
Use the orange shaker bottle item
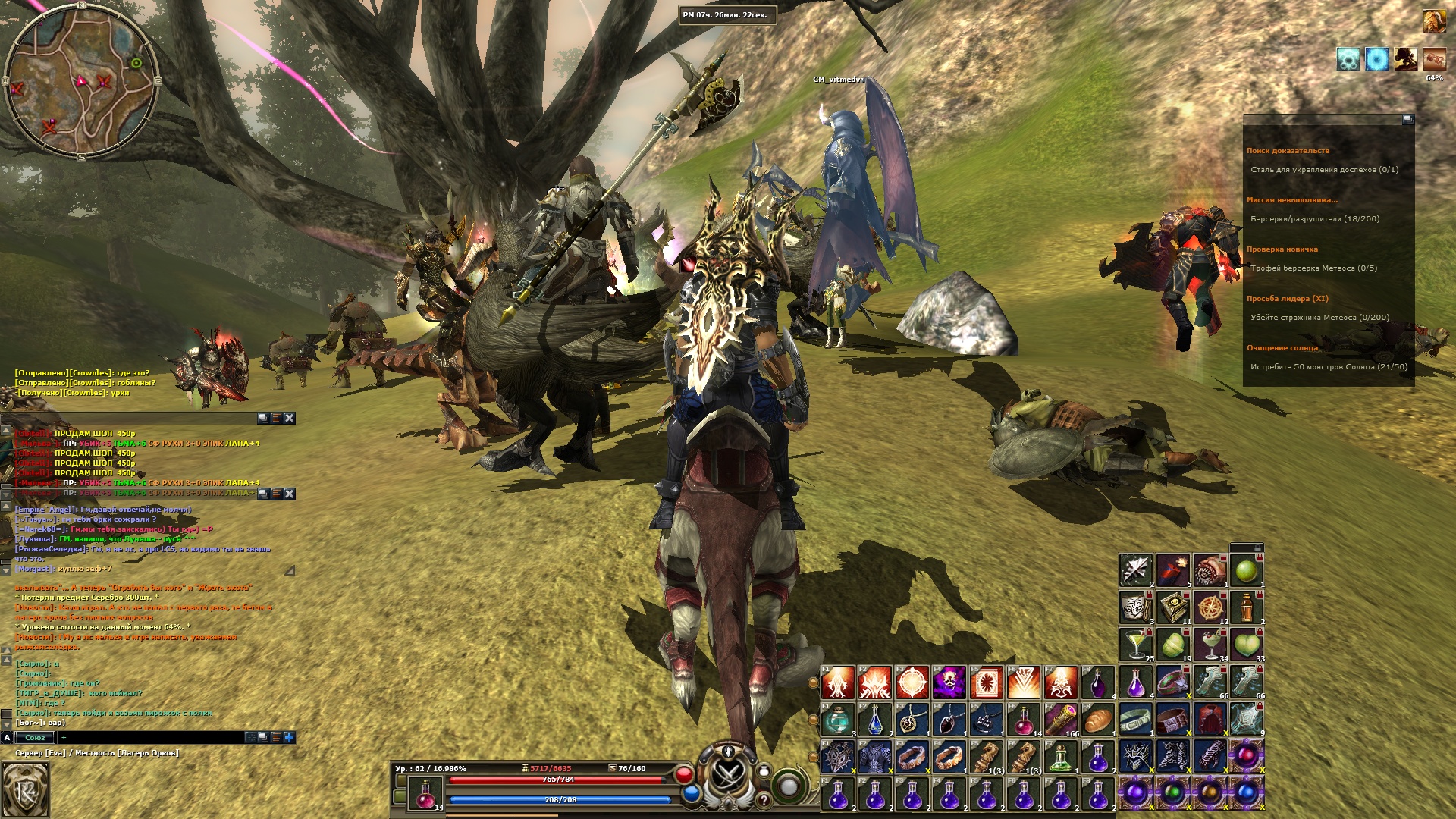[x=1246, y=607]
